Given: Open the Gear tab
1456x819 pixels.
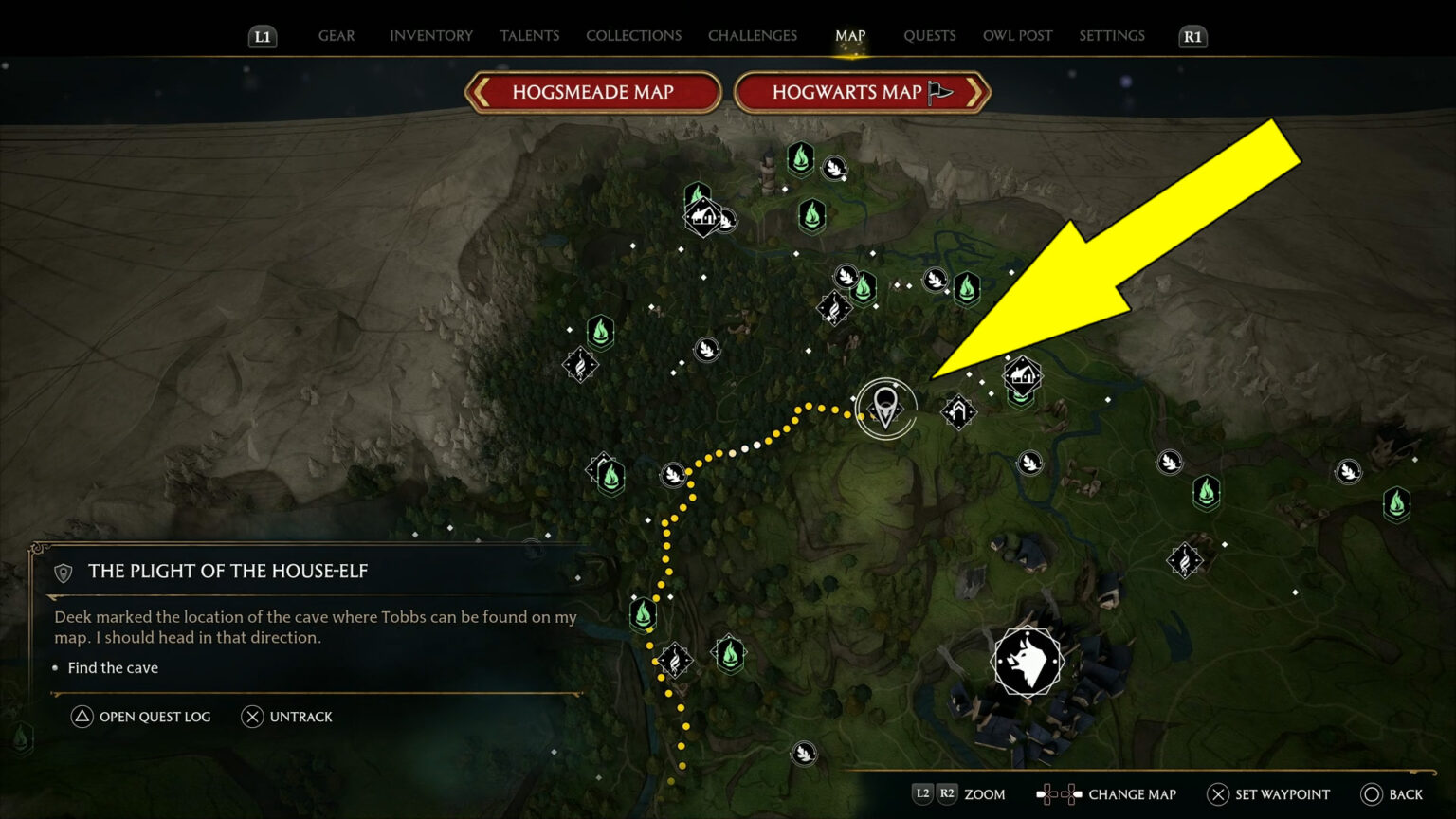Looking at the screenshot, I should click(x=337, y=36).
